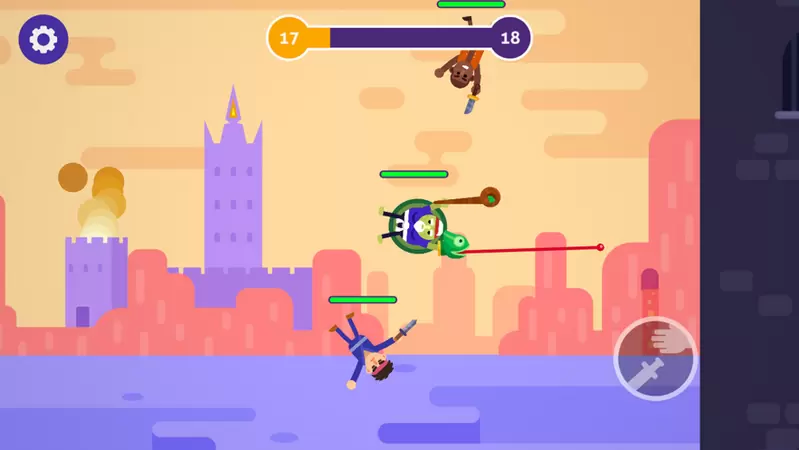Tap the sword attack button
This screenshot has height=450, width=799.
point(655,359)
